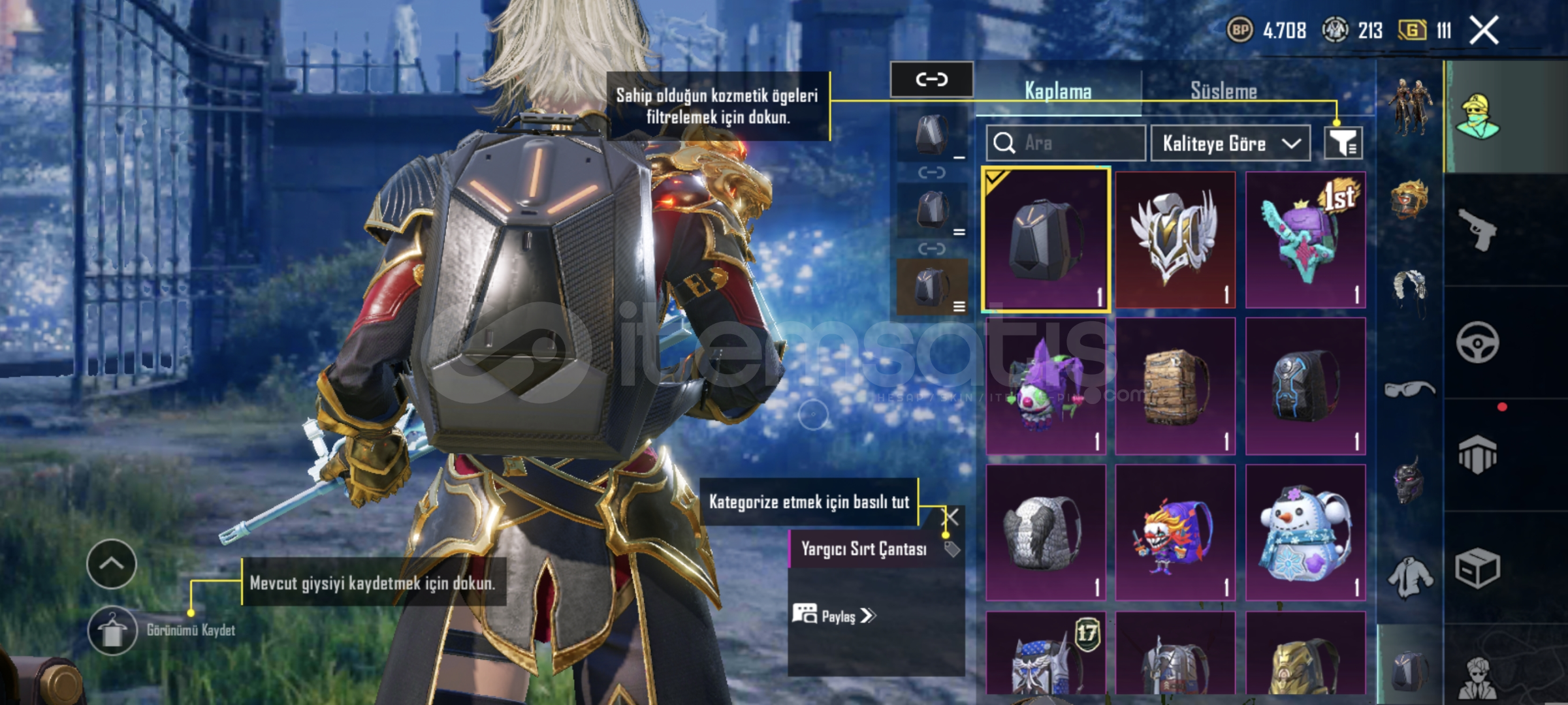1568x705 pixels.
Task: Share the item via Paylaş
Action: point(835,616)
